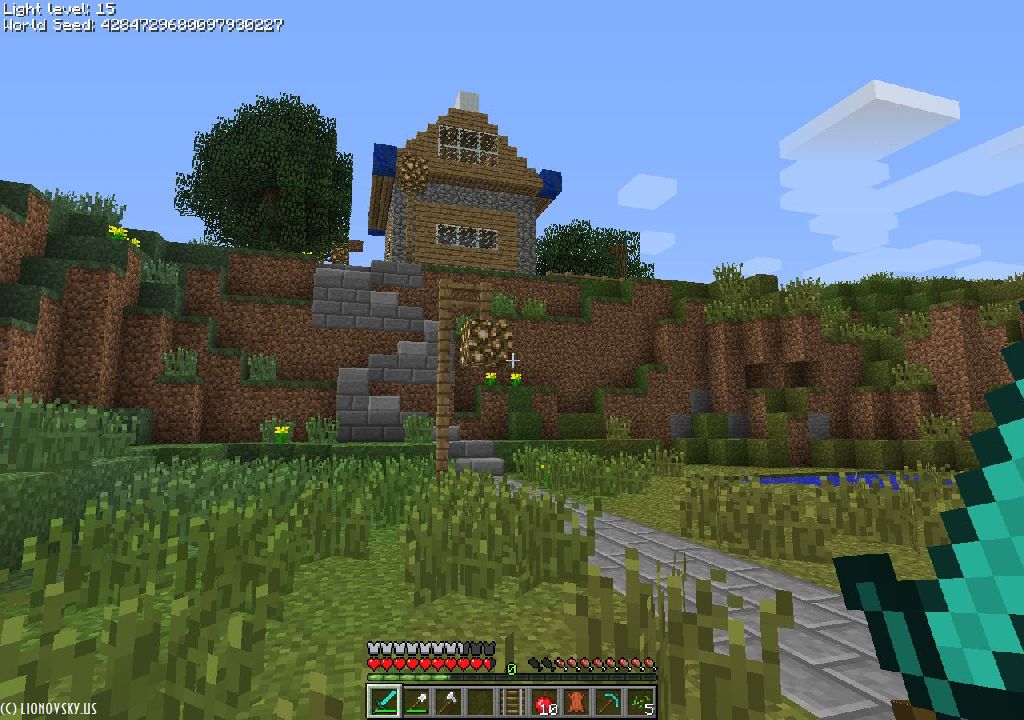Select the diamond sword hotbar slot
Viewport: 1024px width, 720px height.
[x=384, y=701]
